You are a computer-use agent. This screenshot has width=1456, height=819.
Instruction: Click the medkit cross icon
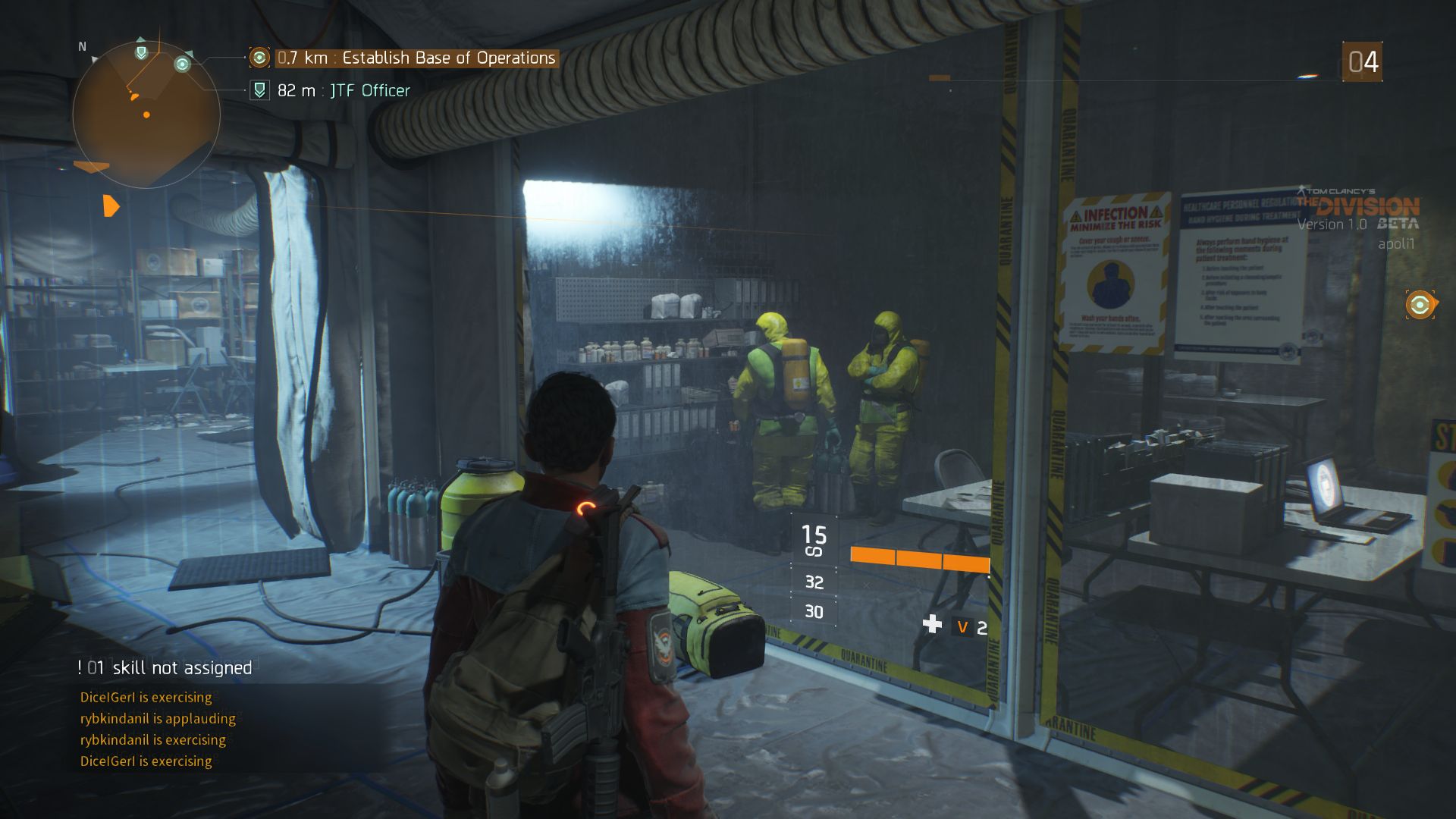(x=932, y=625)
